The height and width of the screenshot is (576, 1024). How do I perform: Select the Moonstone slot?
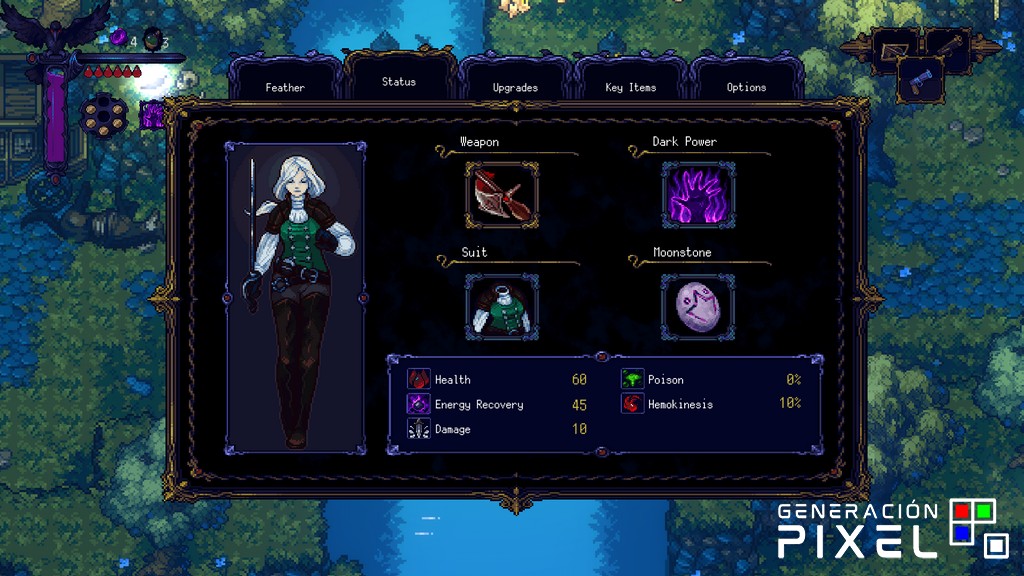click(x=698, y=307)
